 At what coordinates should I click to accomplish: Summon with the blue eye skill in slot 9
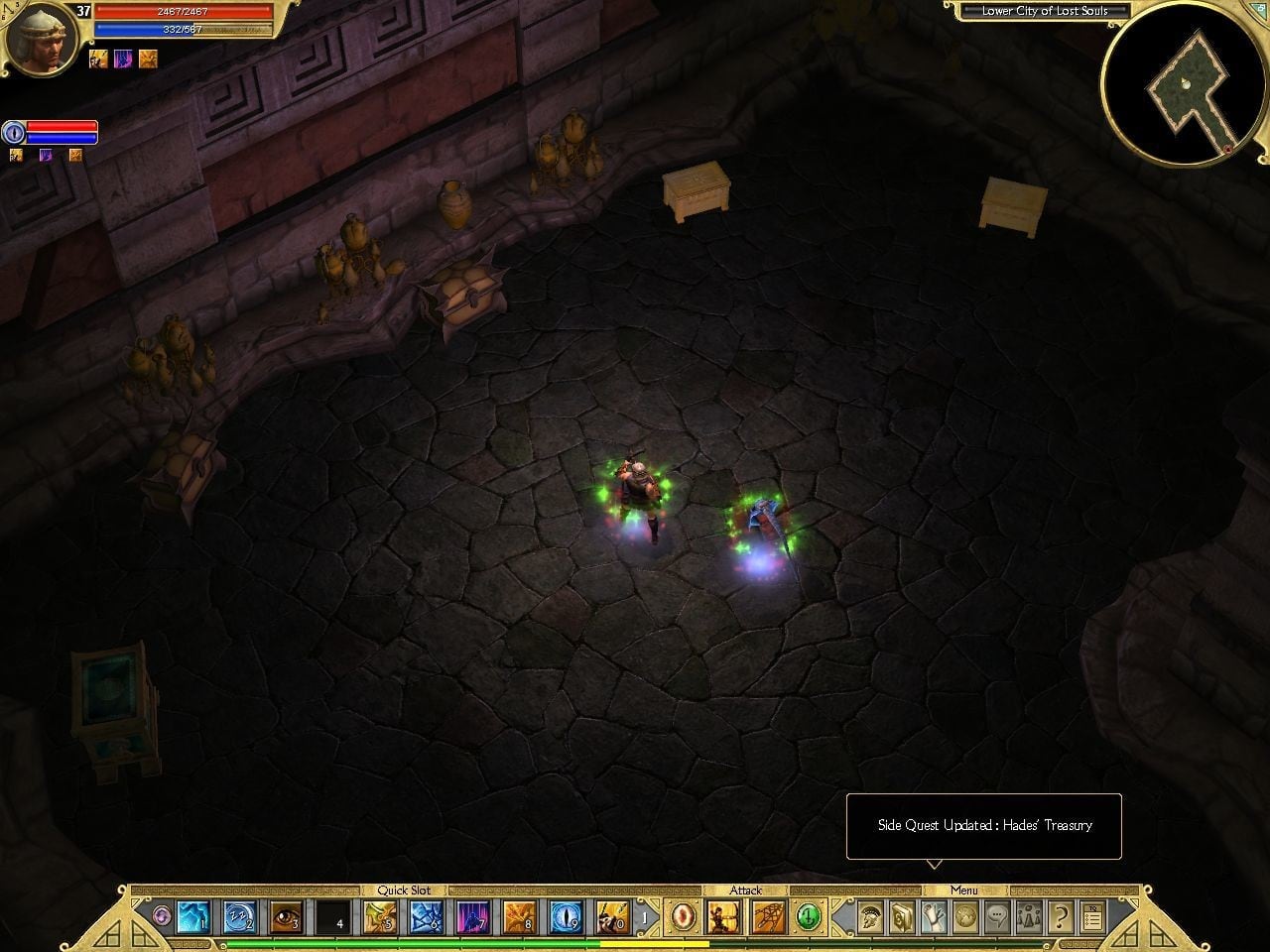(567, 917)
